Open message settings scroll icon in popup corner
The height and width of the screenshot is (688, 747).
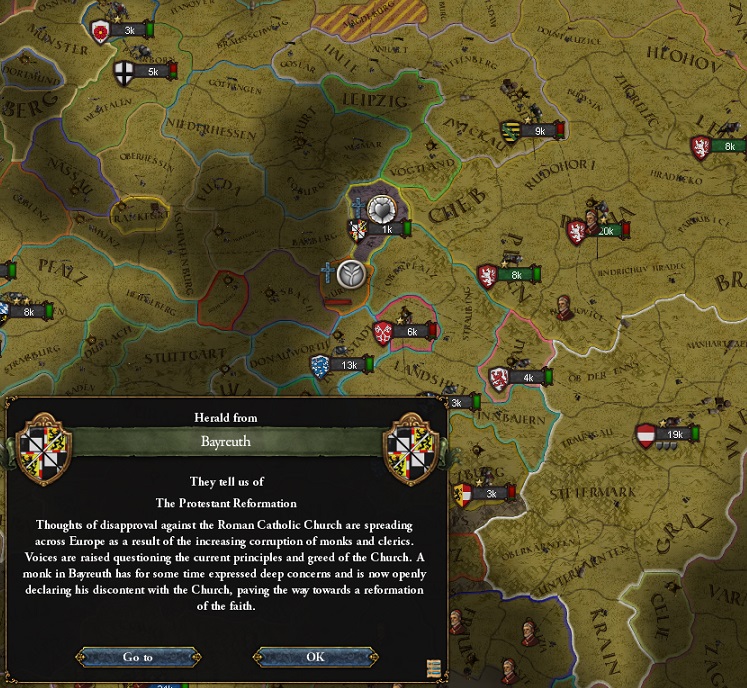[x=433, y=668]
